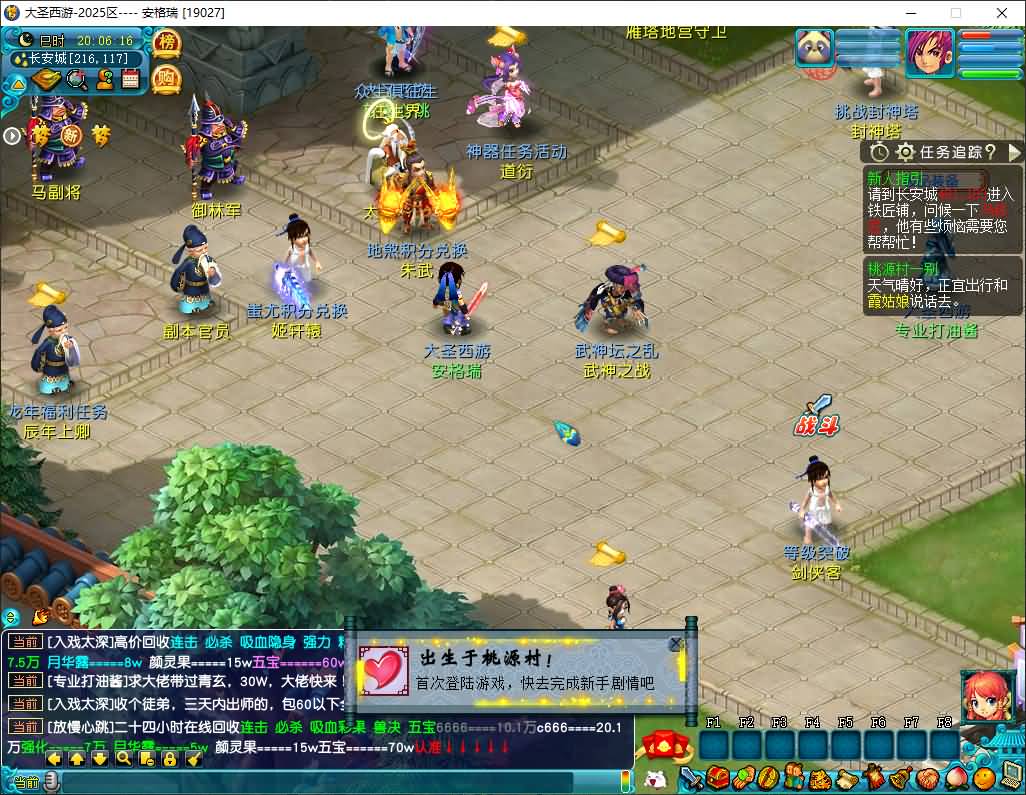Image resolution: width=1026 pixels, height=795 pixels.
Task: Close the 出生于桃源村 notification popup
Action: pyautogui.click(x=676, y=645)
